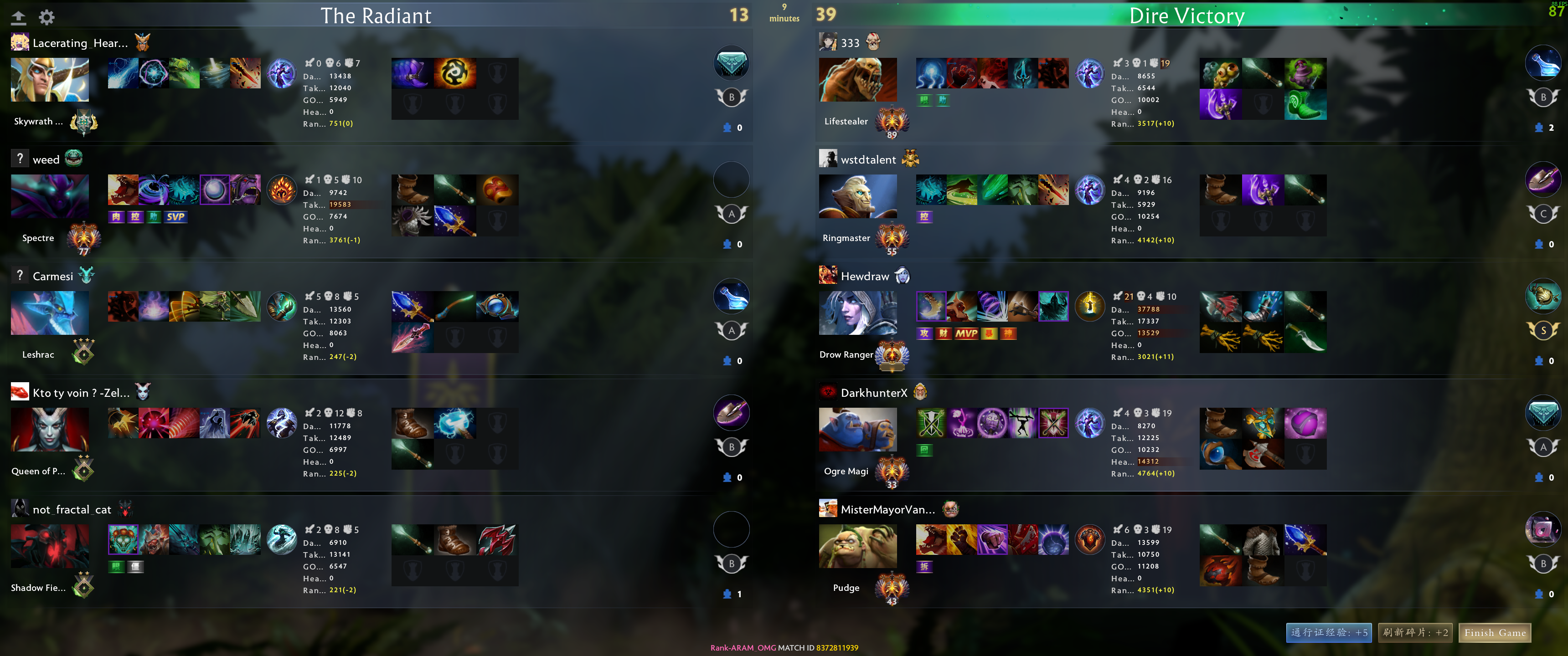The width and height of the screenshot is (1568, 656).
Task: Choose the Ringmaster hero portrait
Action: (x=858, y=196)
